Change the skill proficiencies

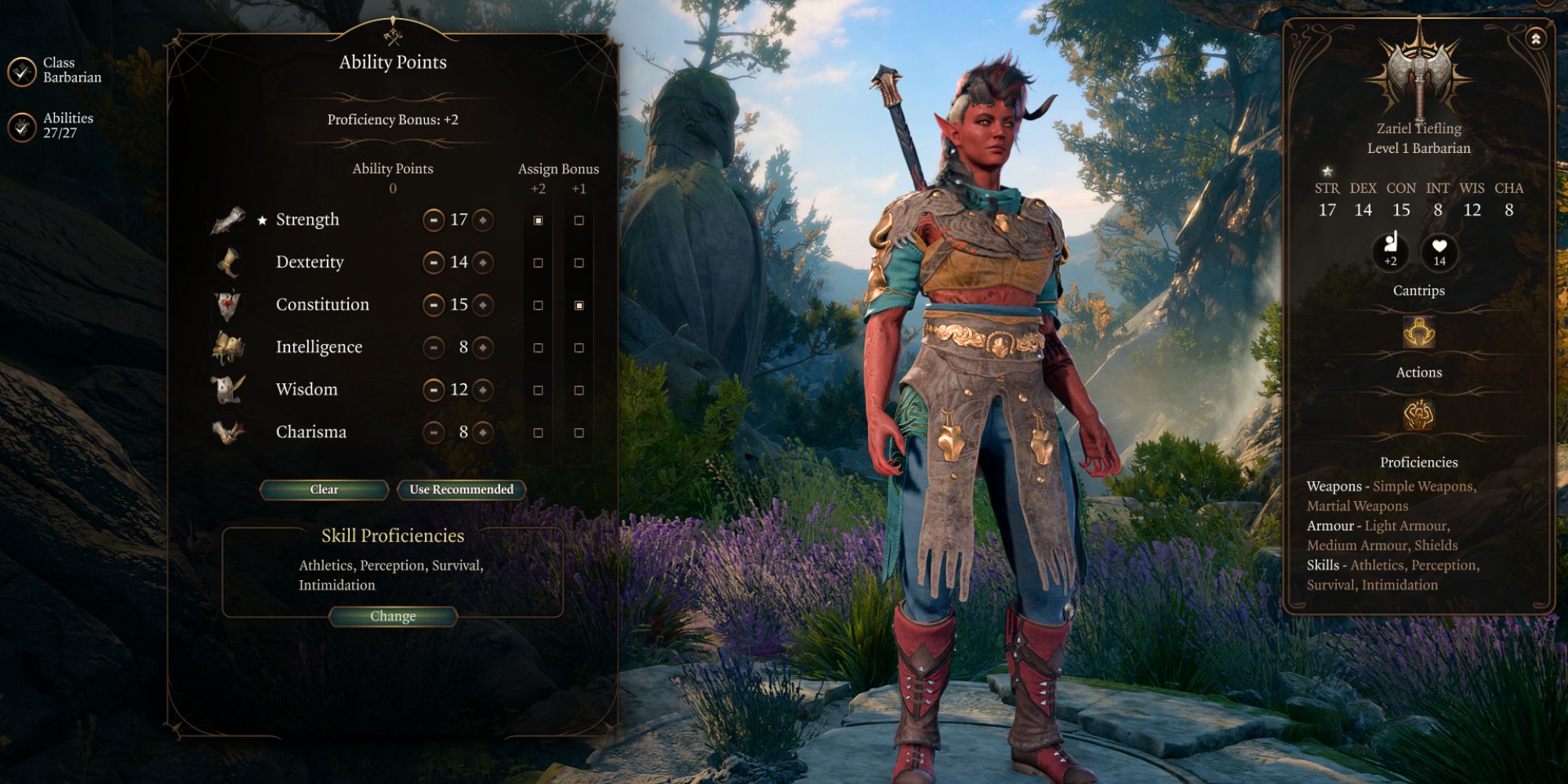[x=393, y=617]
